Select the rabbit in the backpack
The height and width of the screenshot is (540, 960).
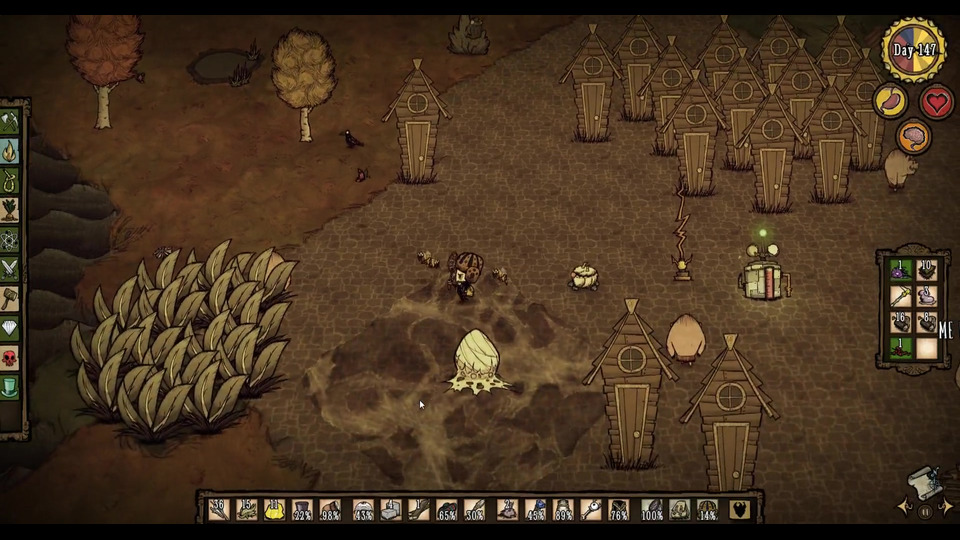[x=927, y=296]
